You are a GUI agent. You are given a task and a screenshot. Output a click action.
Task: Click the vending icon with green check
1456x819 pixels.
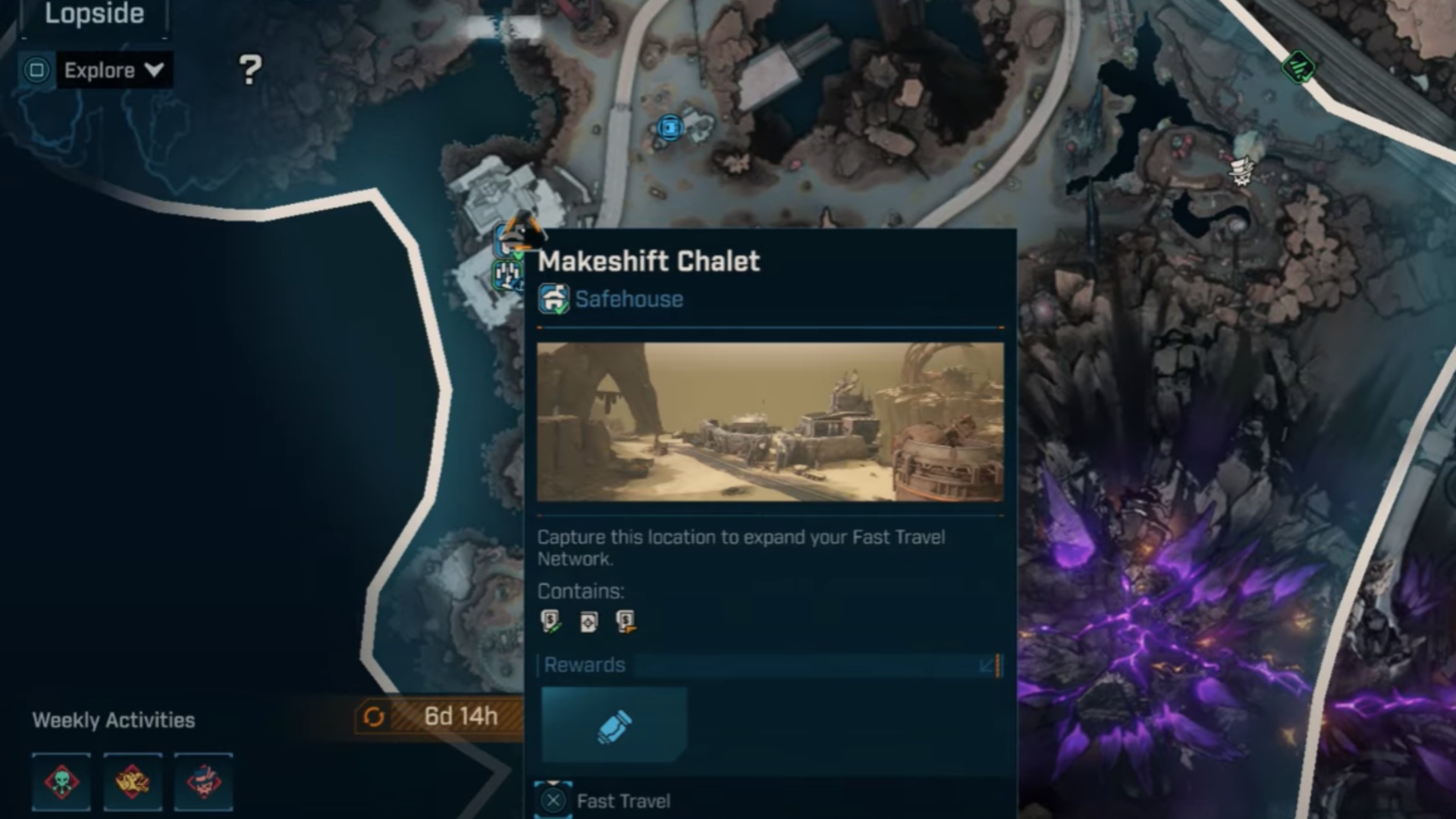[x=551, y=621]
